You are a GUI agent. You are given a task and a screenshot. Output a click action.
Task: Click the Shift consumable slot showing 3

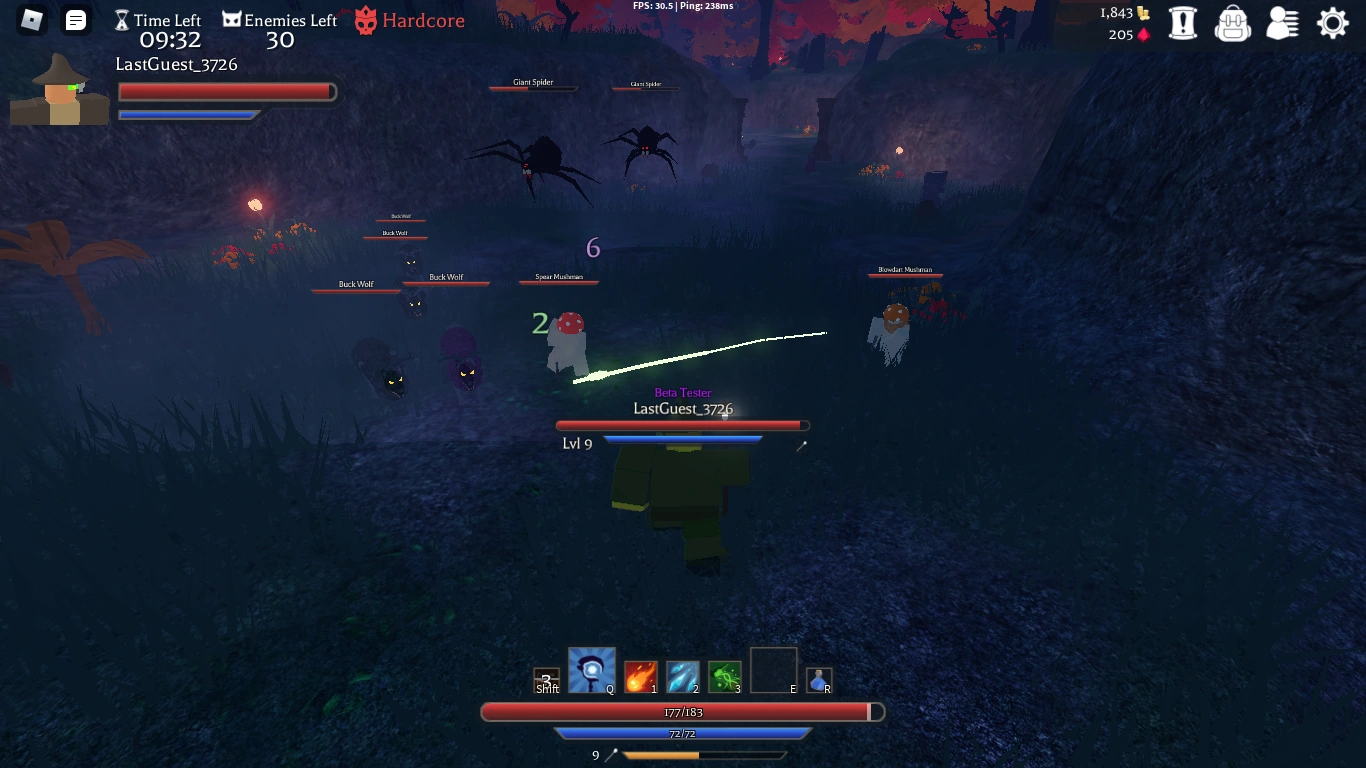(546, 676)
